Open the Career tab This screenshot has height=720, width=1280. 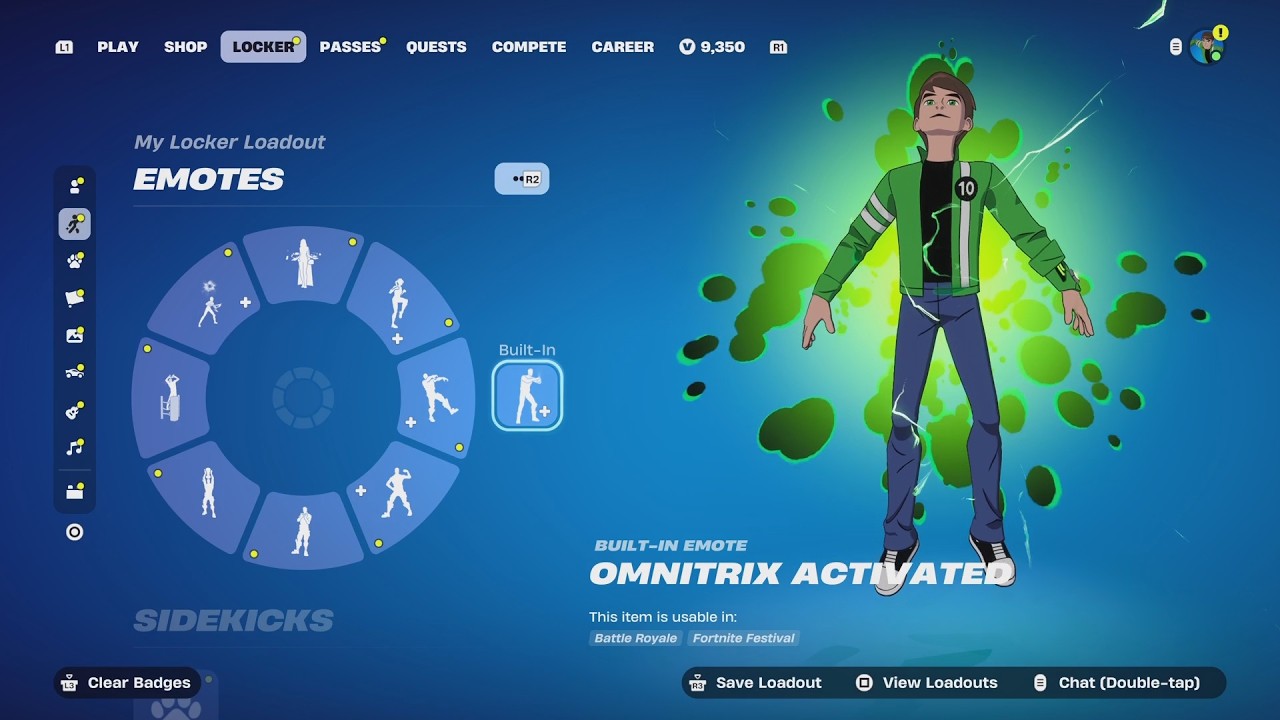622,47
